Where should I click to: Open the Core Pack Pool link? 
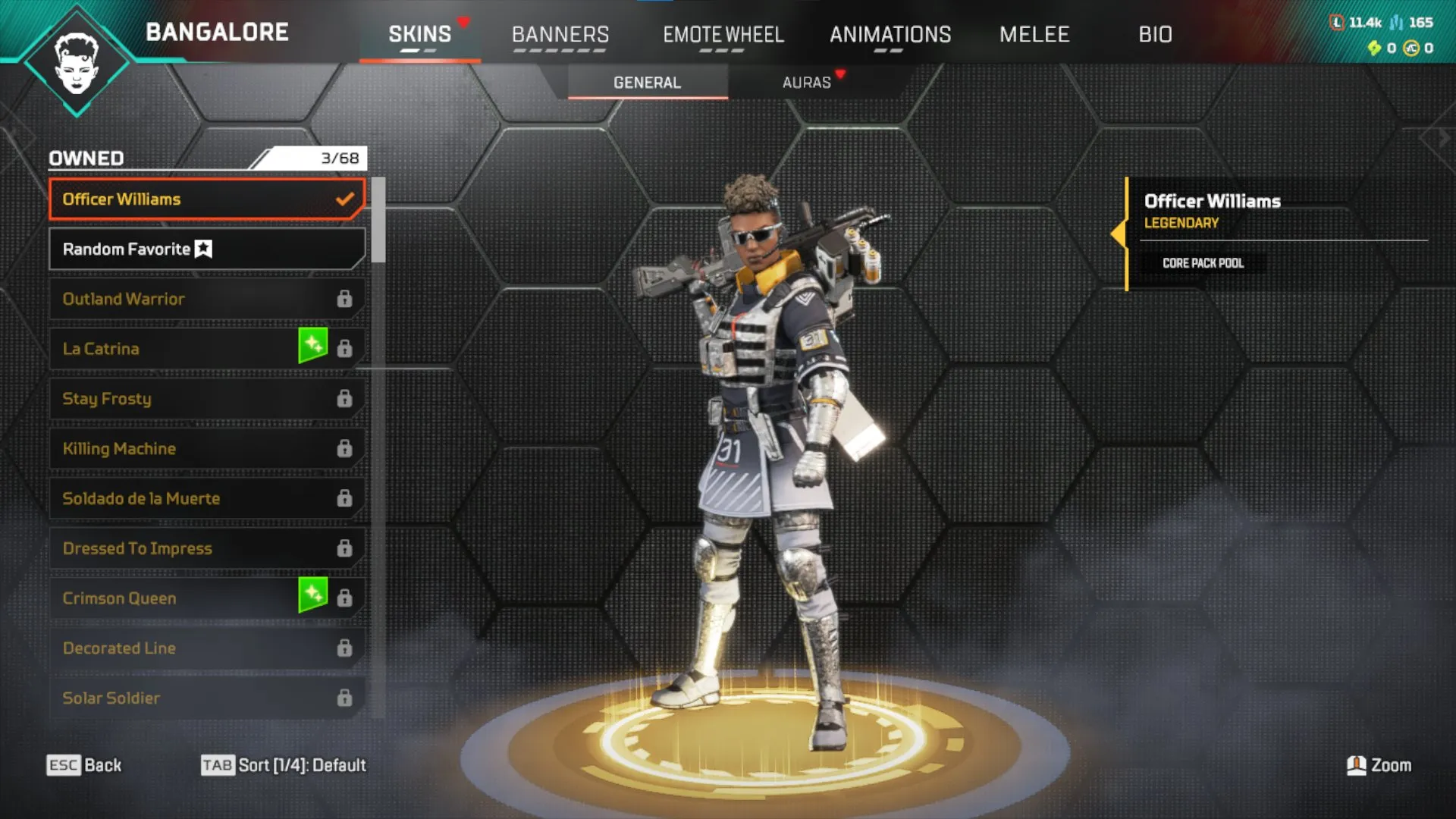pyautogui.click(x=1203, y=263)
